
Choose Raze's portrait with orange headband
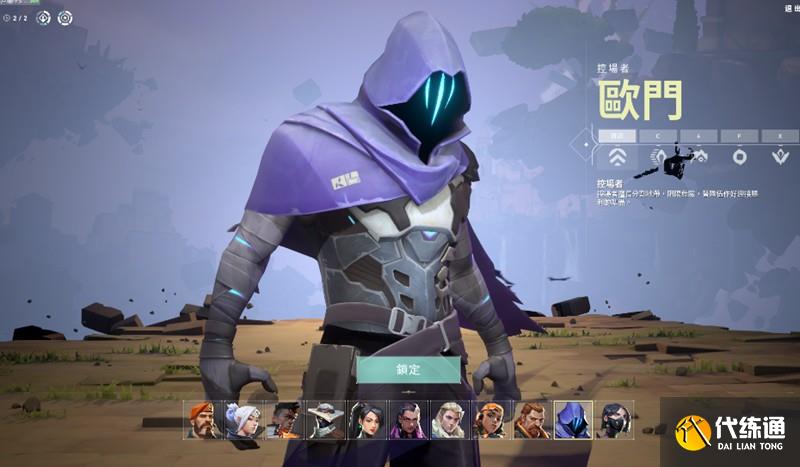490,420
